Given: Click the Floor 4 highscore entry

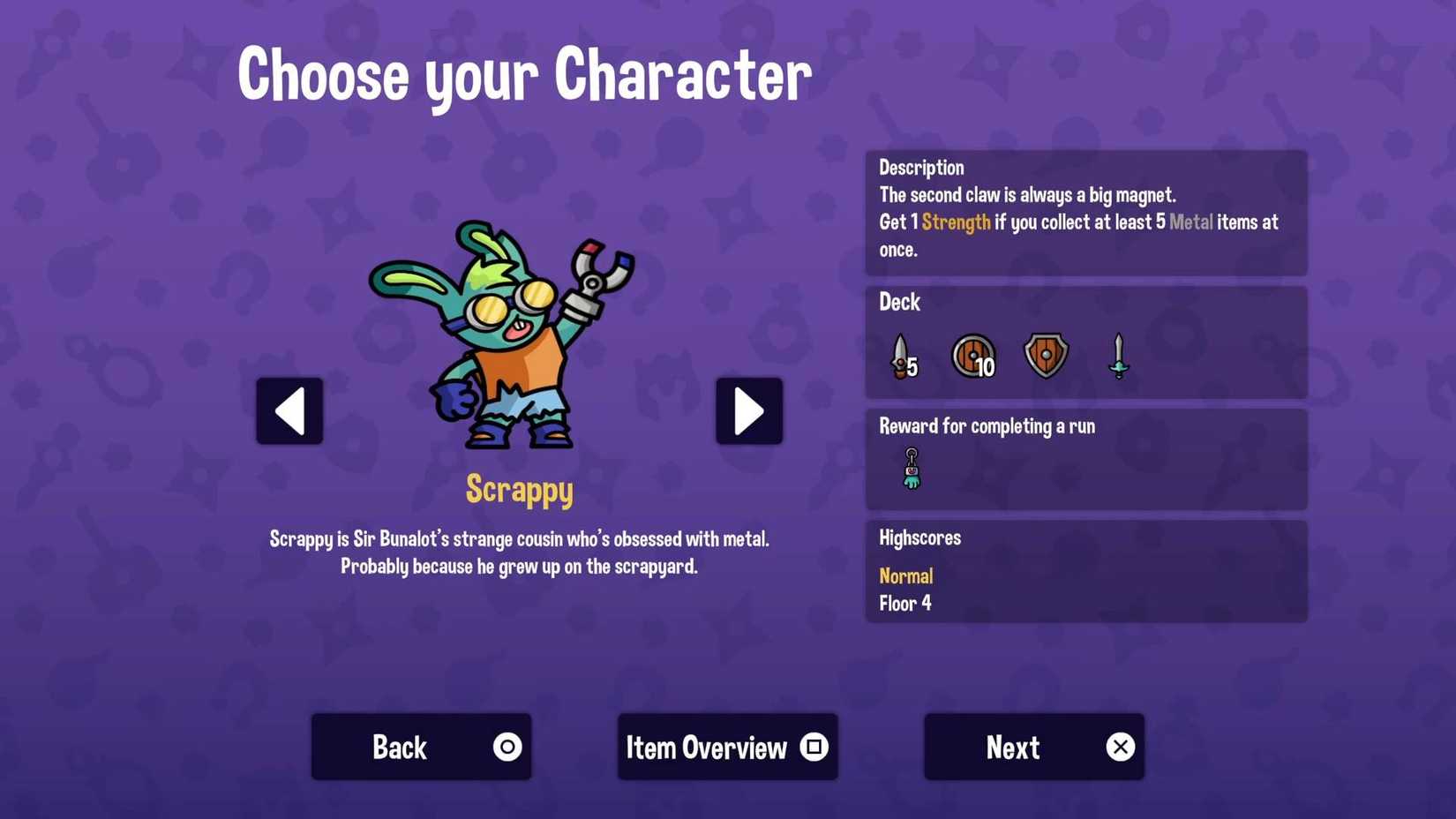Looking at the screenshot, I should [904, 604].
